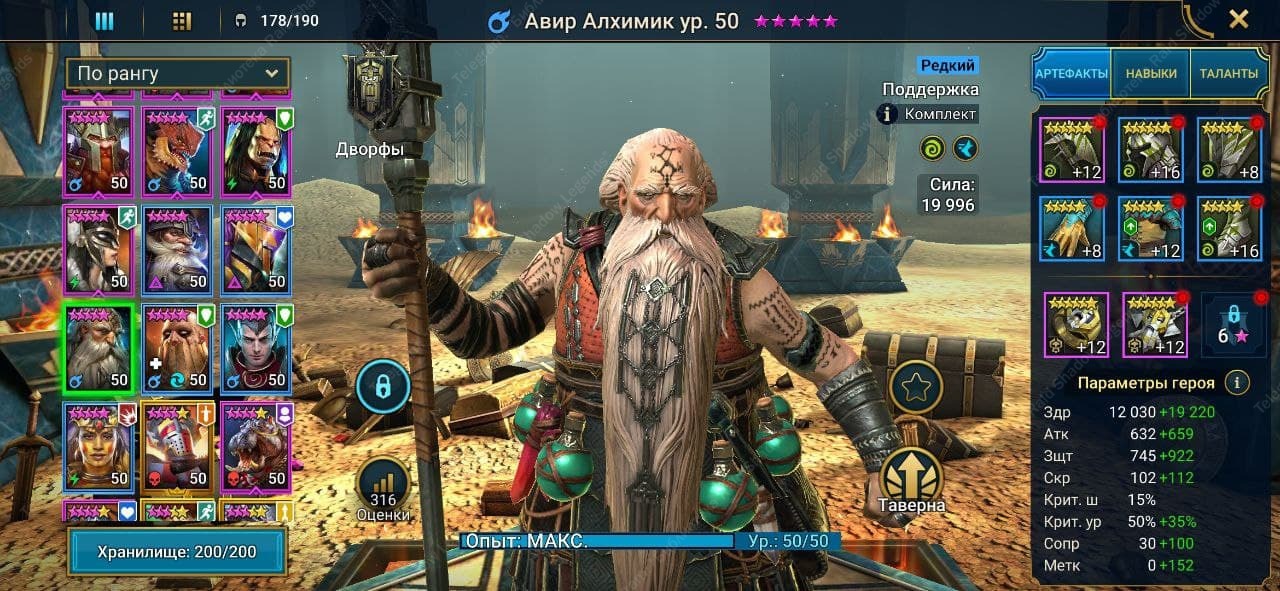Select the weapon artifact with +12 and purple border
This screenshot has height=591, width=1280.
(x=1072, y=150)
